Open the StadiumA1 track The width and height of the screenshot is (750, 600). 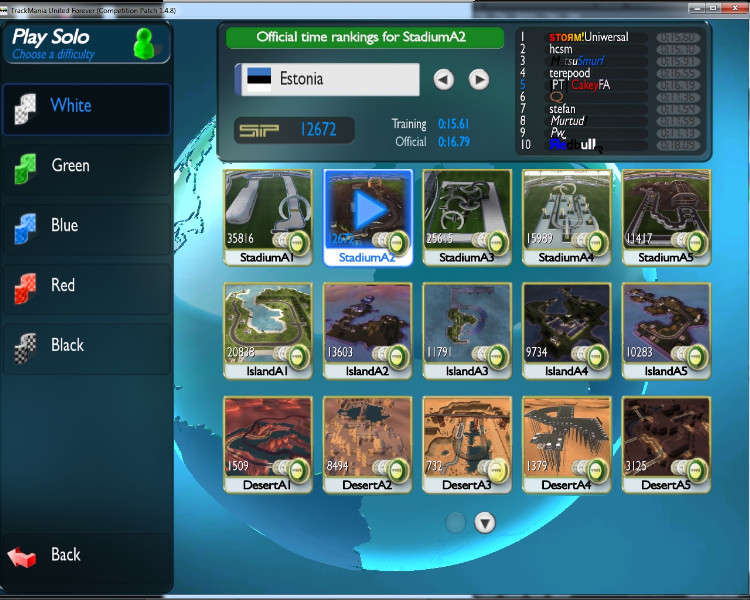point(267,217)
